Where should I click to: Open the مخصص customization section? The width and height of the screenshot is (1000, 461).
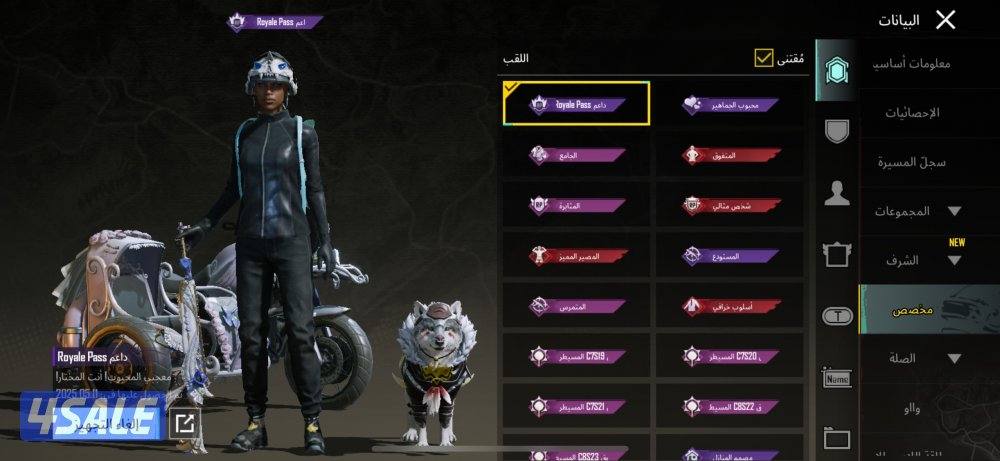tap(912, 310)
